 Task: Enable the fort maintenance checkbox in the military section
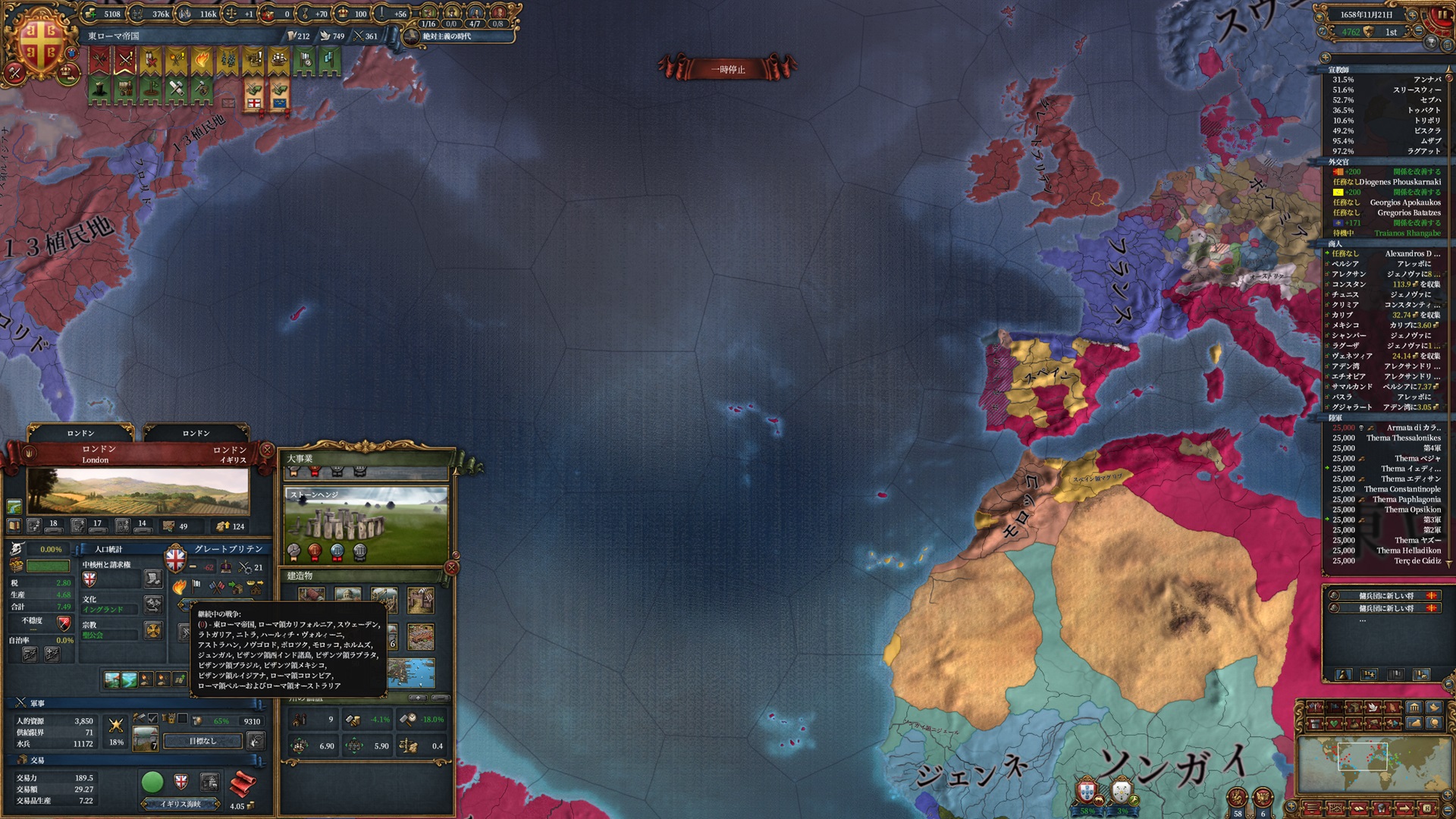pyautogui.click(x=182, y=718)
